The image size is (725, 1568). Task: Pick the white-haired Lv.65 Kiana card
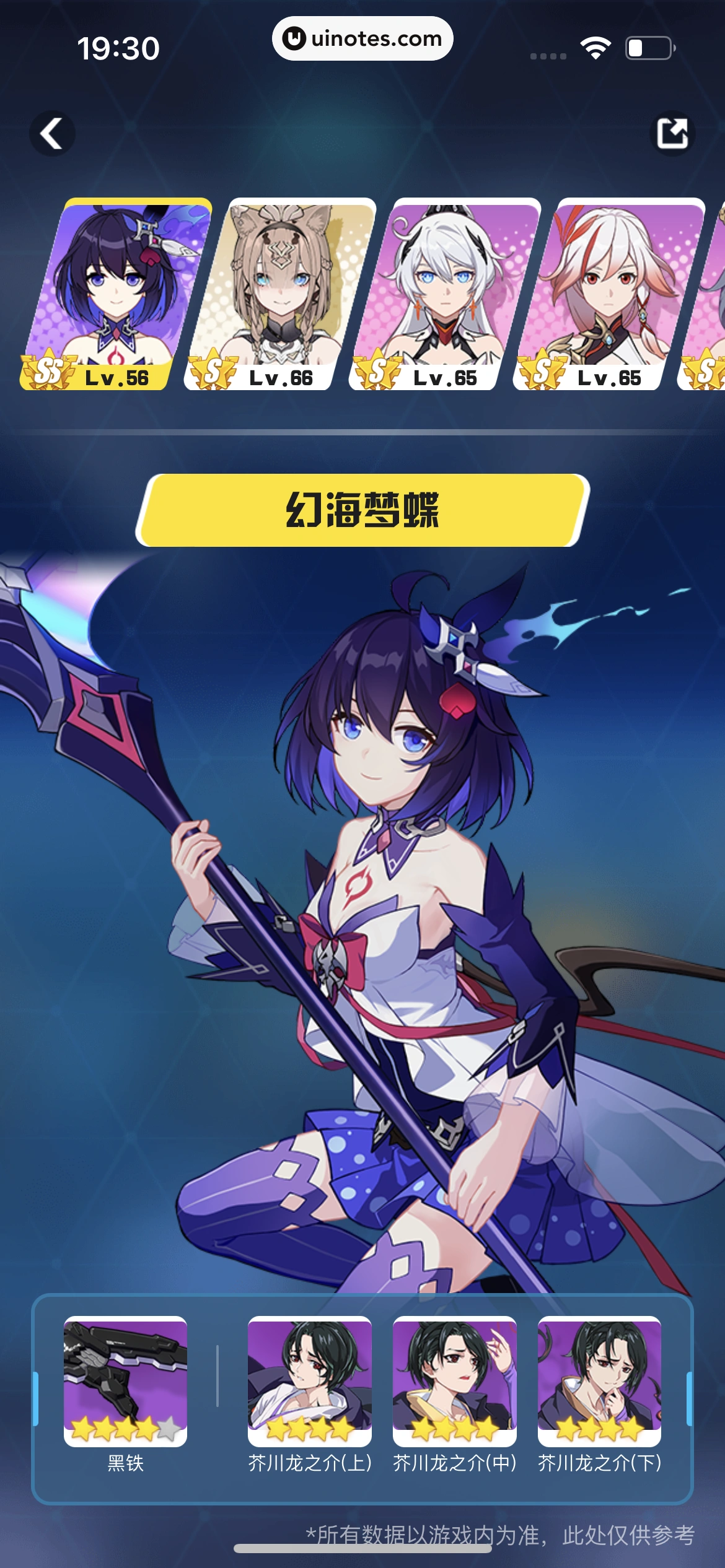445,294
